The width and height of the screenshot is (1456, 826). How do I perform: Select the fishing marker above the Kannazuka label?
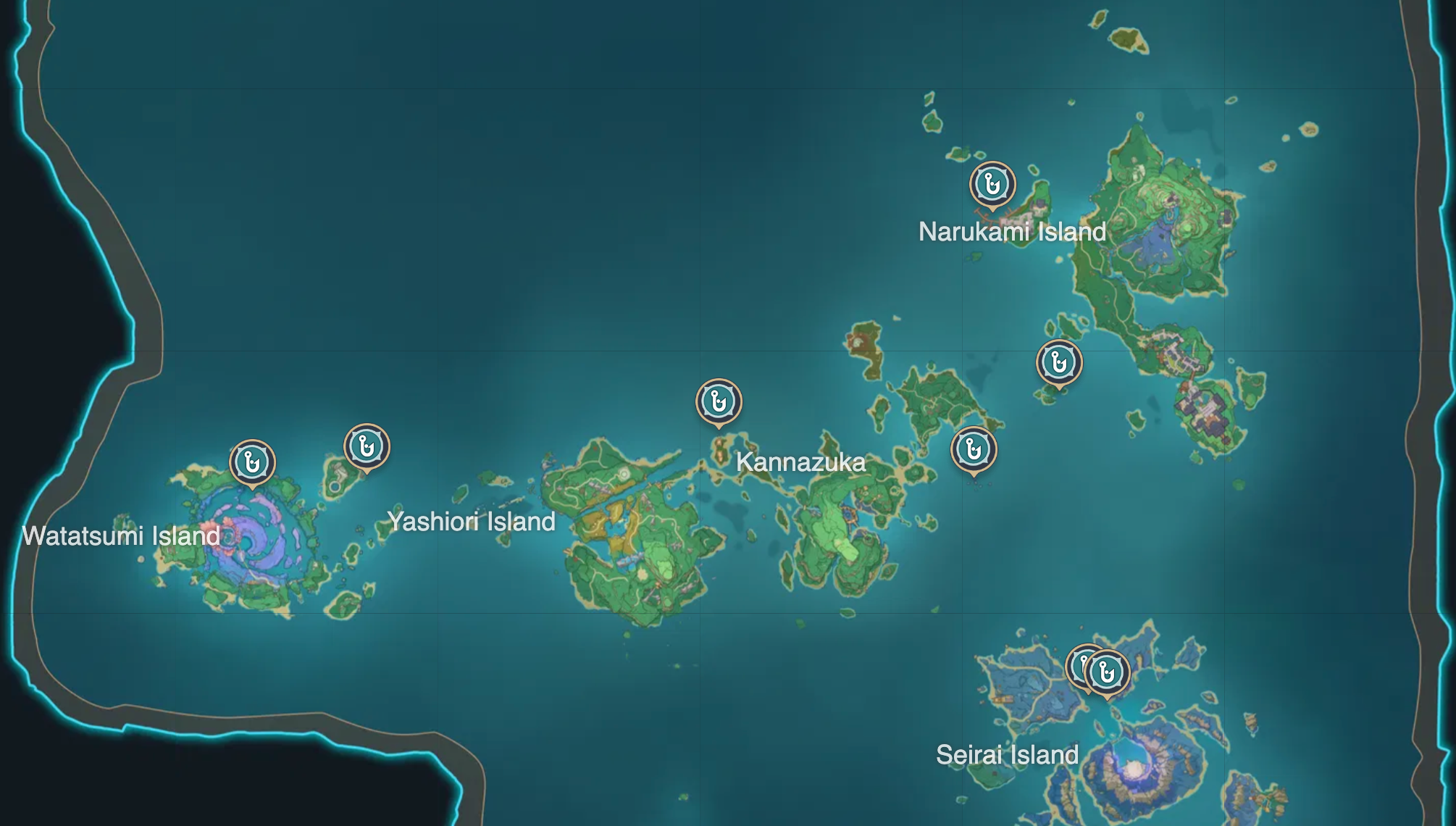719,401
